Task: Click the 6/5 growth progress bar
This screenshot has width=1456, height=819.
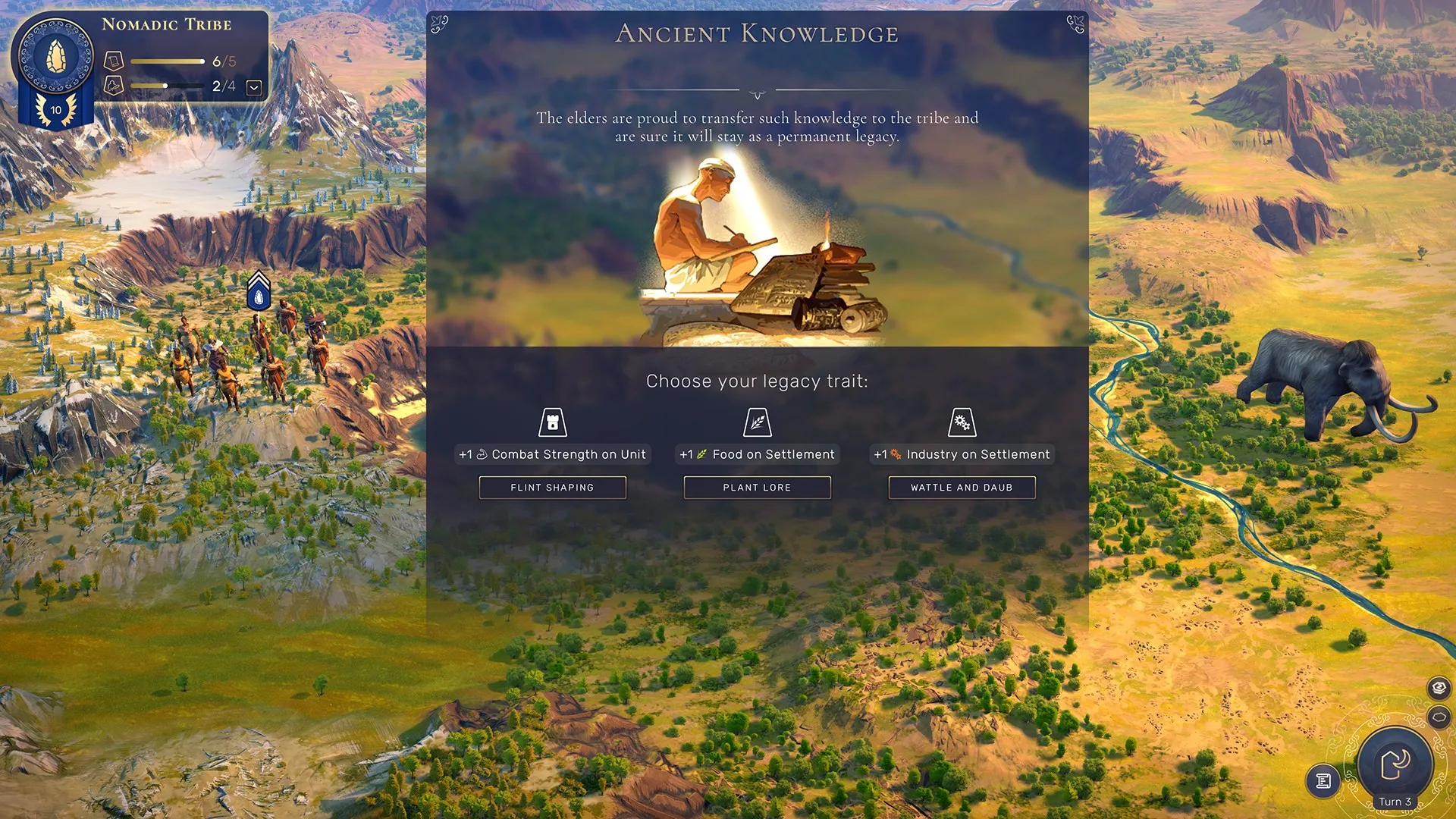Action: [x=168, y=61]
